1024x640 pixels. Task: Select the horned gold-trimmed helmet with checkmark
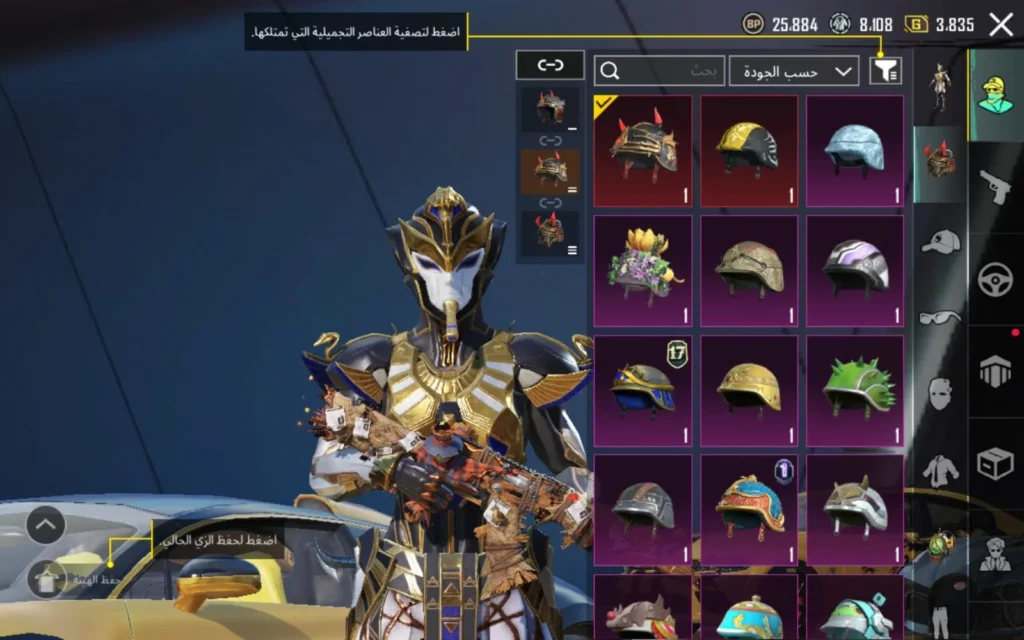click(x=643, y=150)
